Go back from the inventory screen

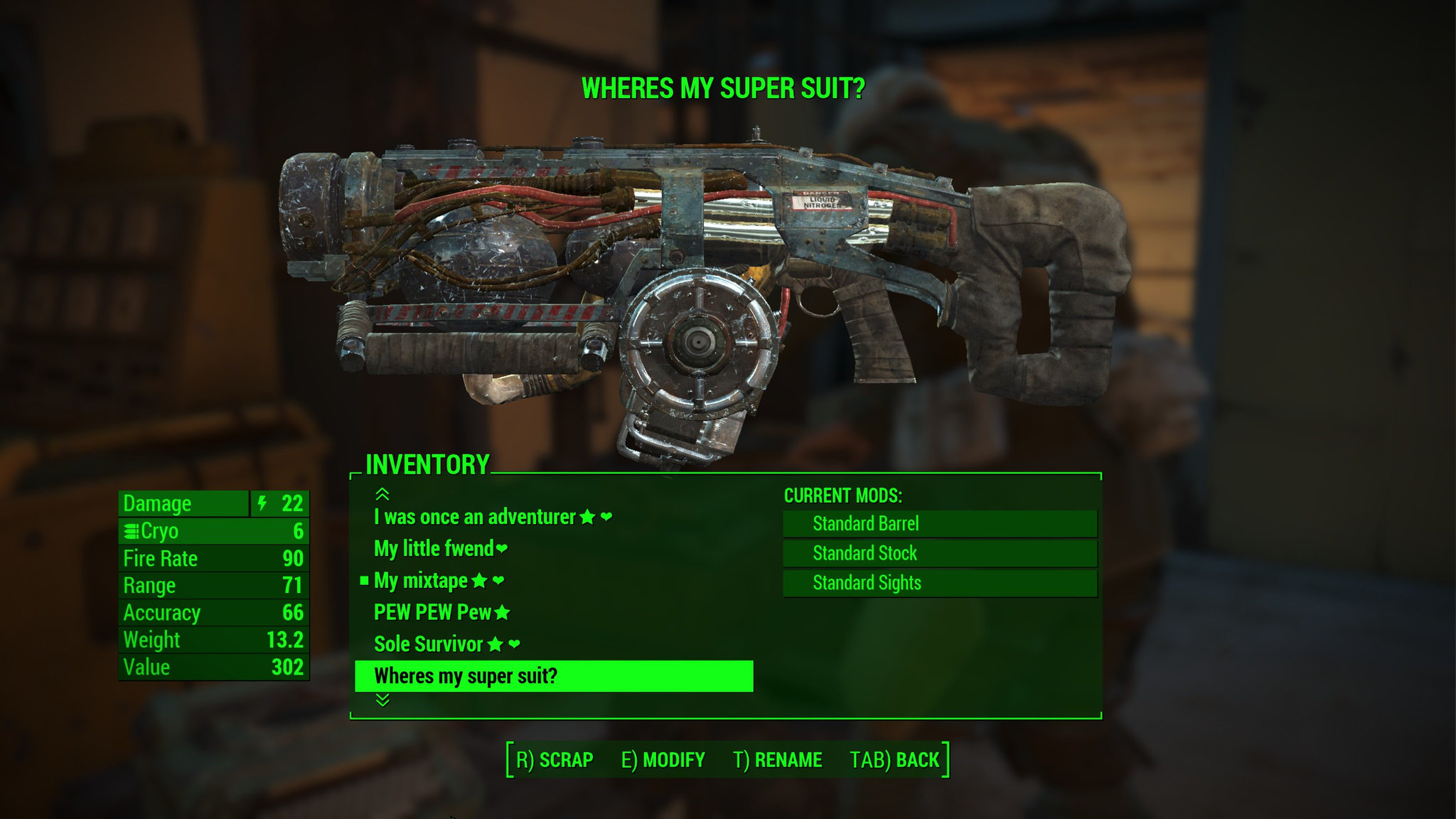click(894, 760)
